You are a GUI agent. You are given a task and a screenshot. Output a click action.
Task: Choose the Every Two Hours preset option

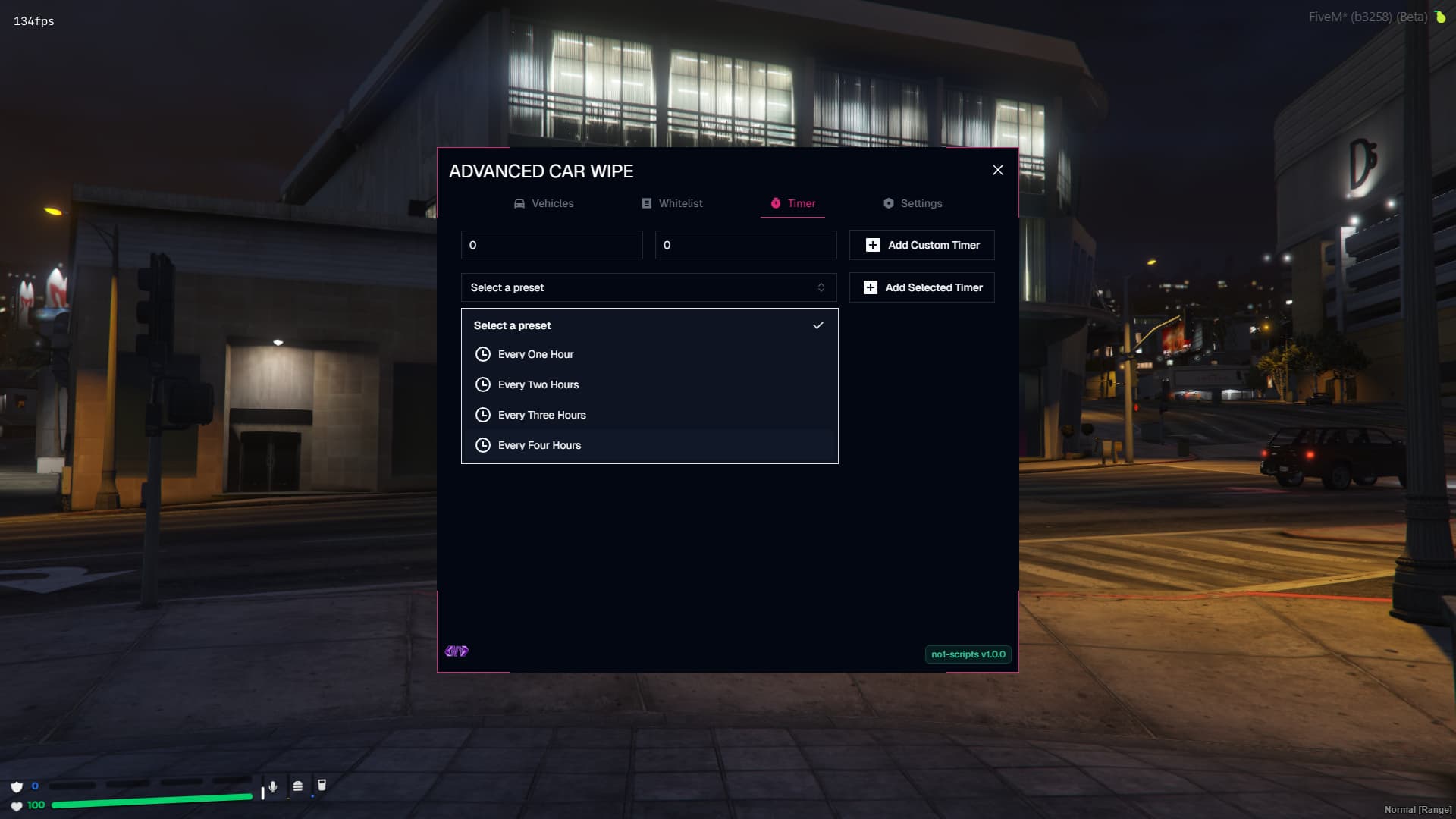(538, 384)
